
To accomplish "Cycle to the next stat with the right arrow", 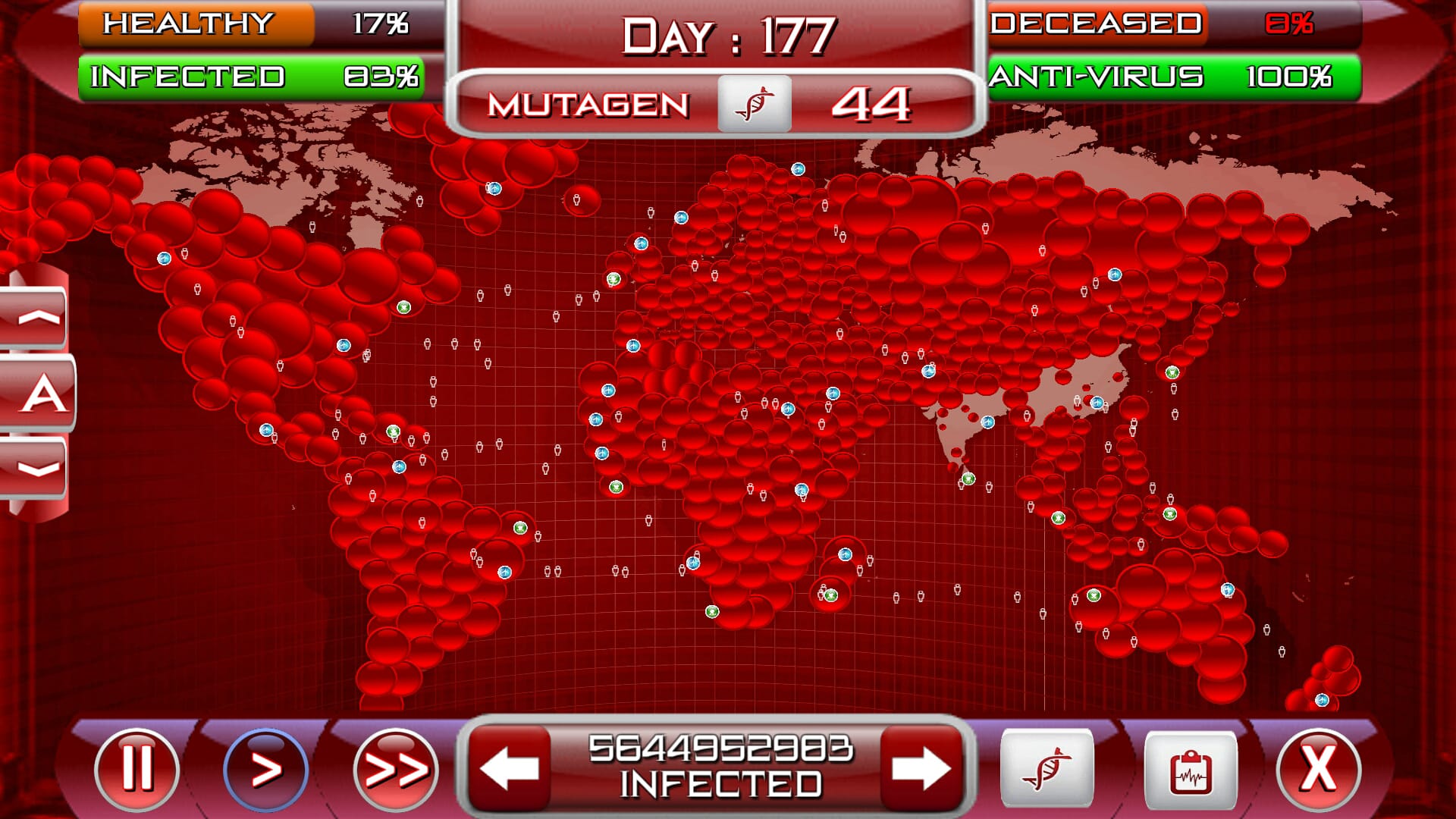I will click(922, 768).
